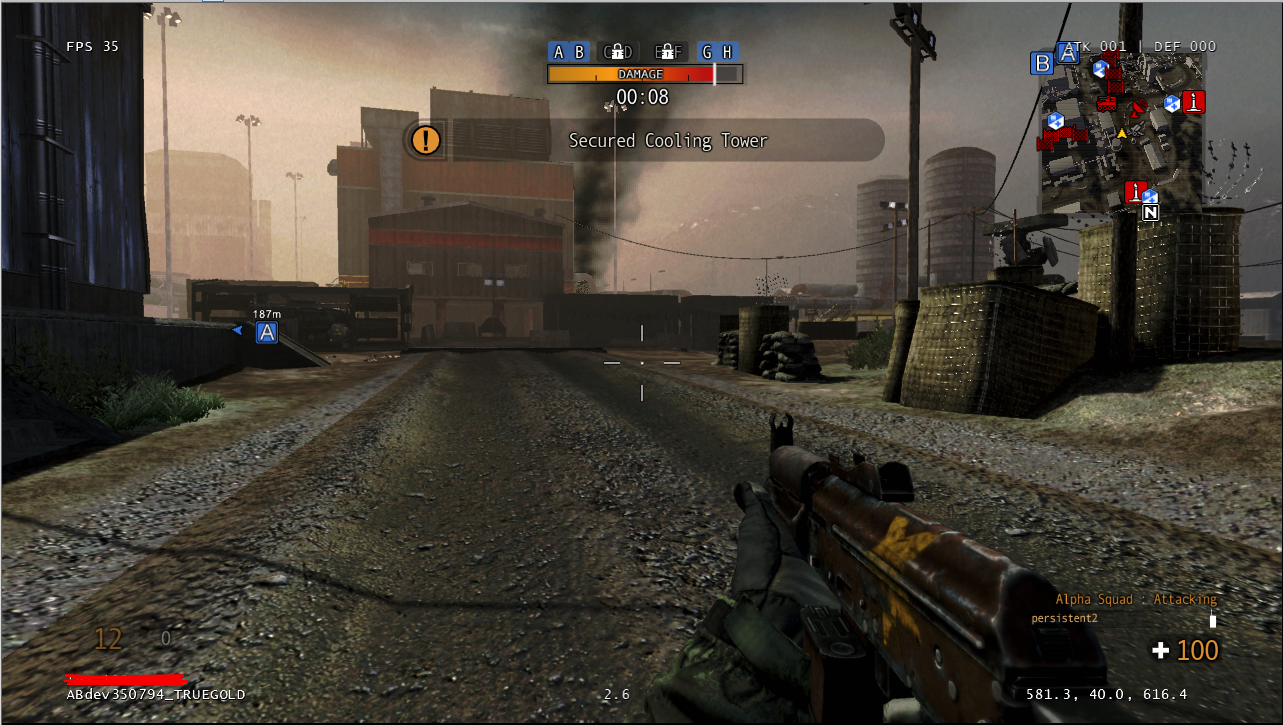
Task: Click the objective A waypoint marker showing 187m
Action: tap(266, 332)
